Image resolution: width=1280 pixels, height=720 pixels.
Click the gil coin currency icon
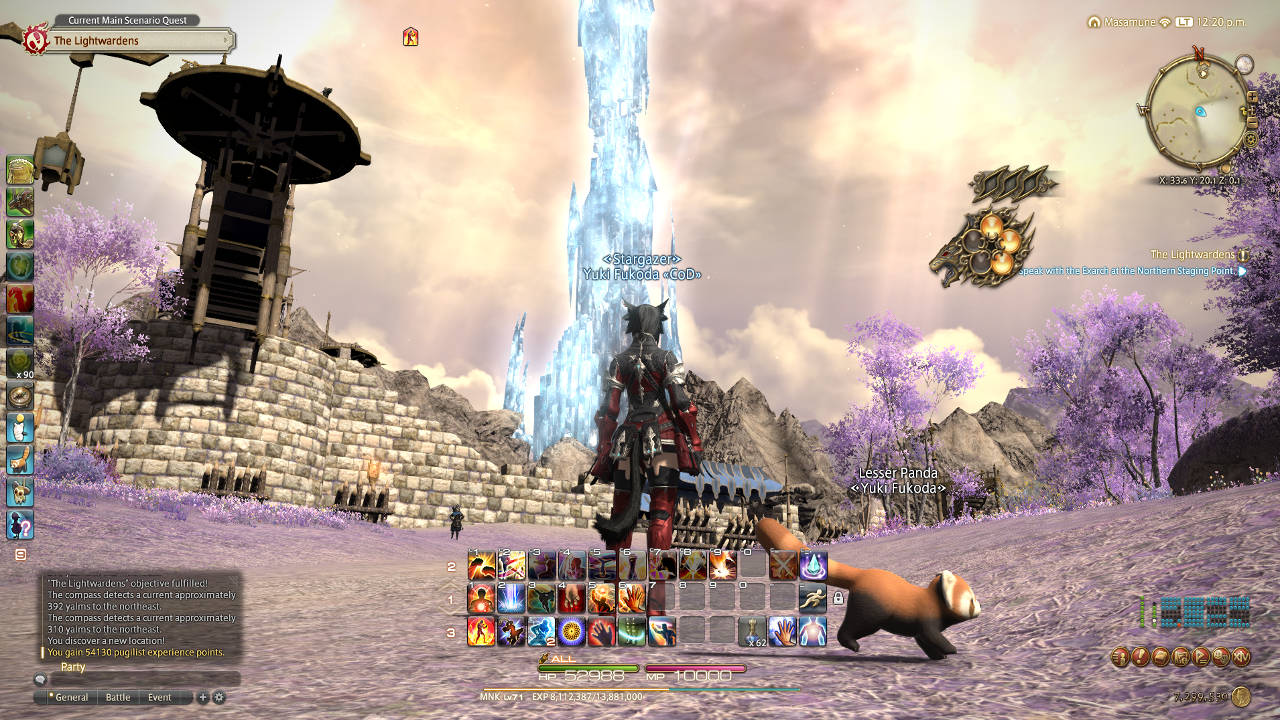click(1241, 697)
